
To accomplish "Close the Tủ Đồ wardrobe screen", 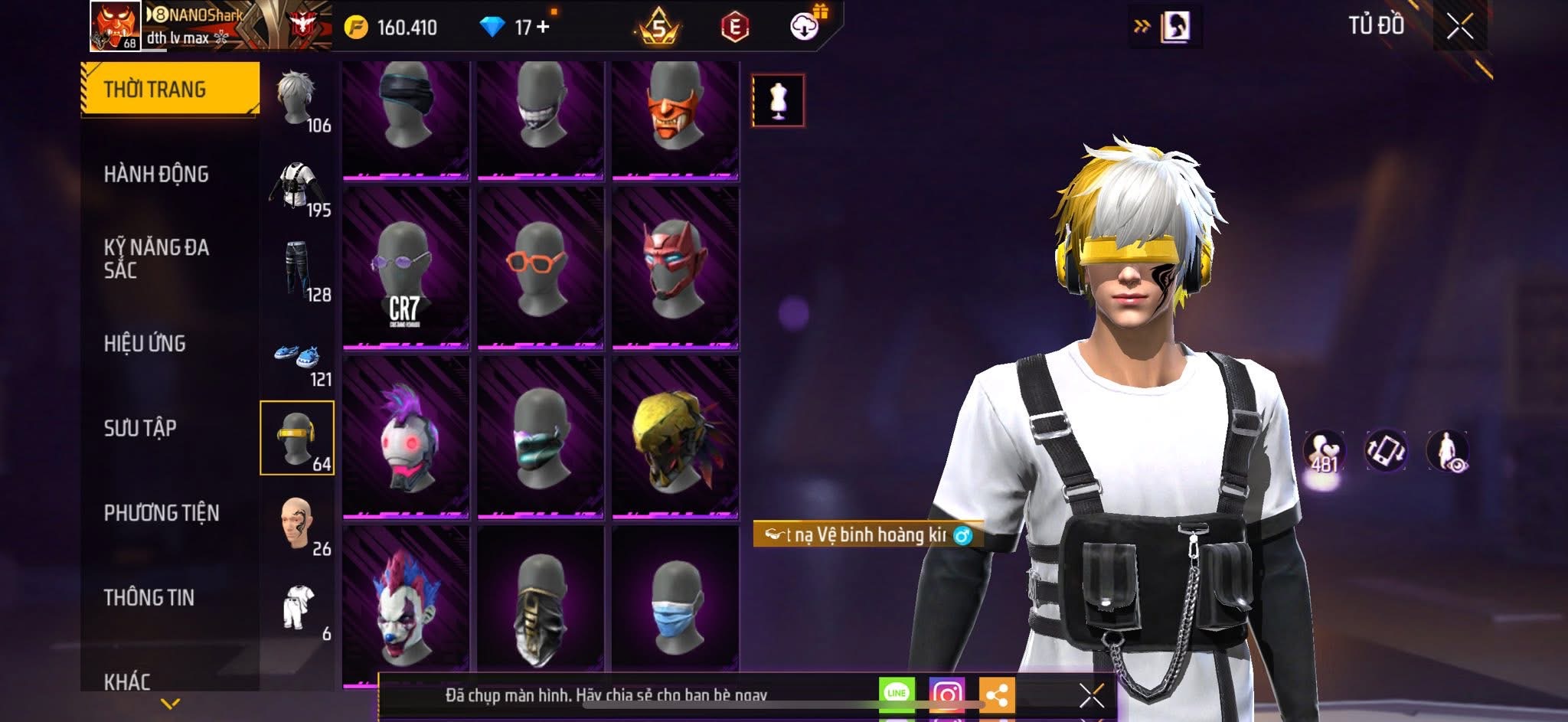I will click(x=1459, y=27).
